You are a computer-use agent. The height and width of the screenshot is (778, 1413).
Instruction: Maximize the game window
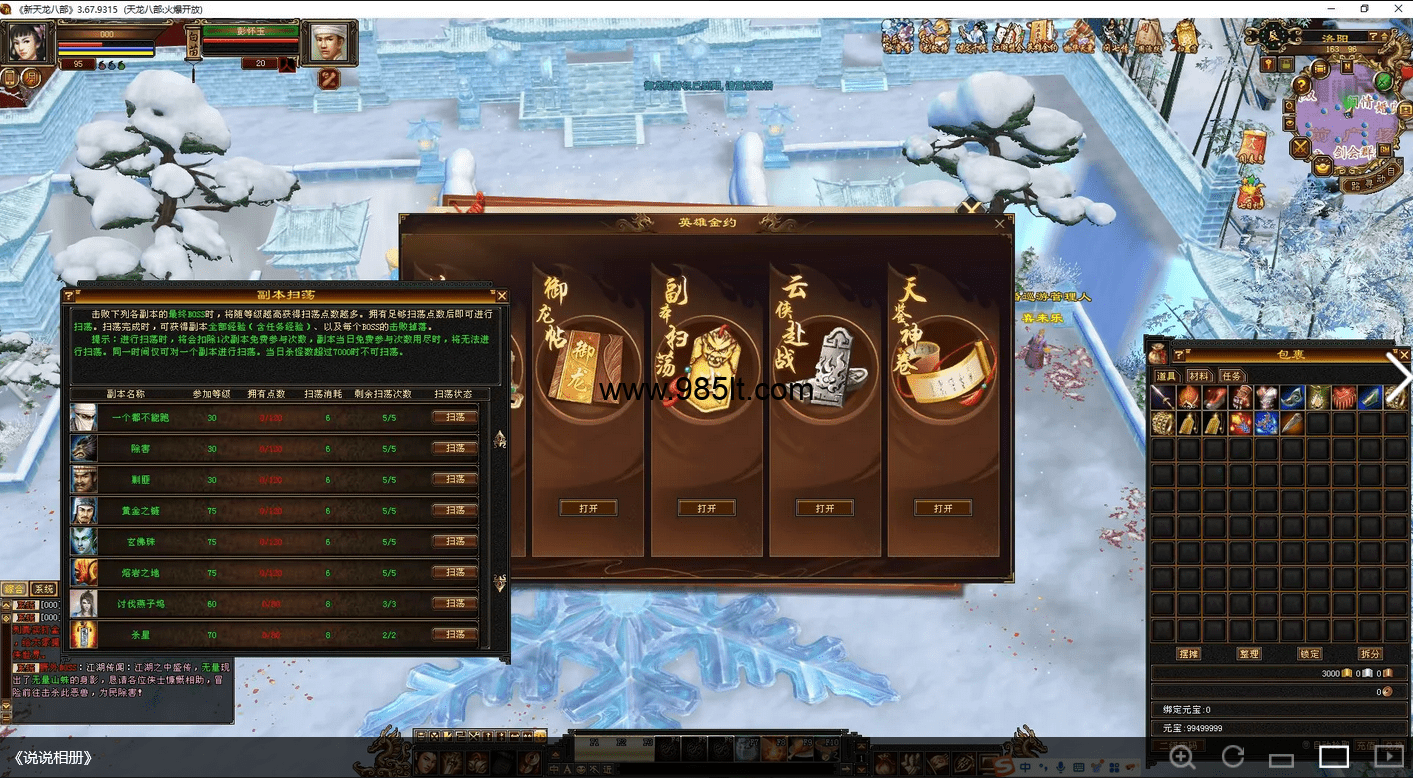[x=1364, y=9]
